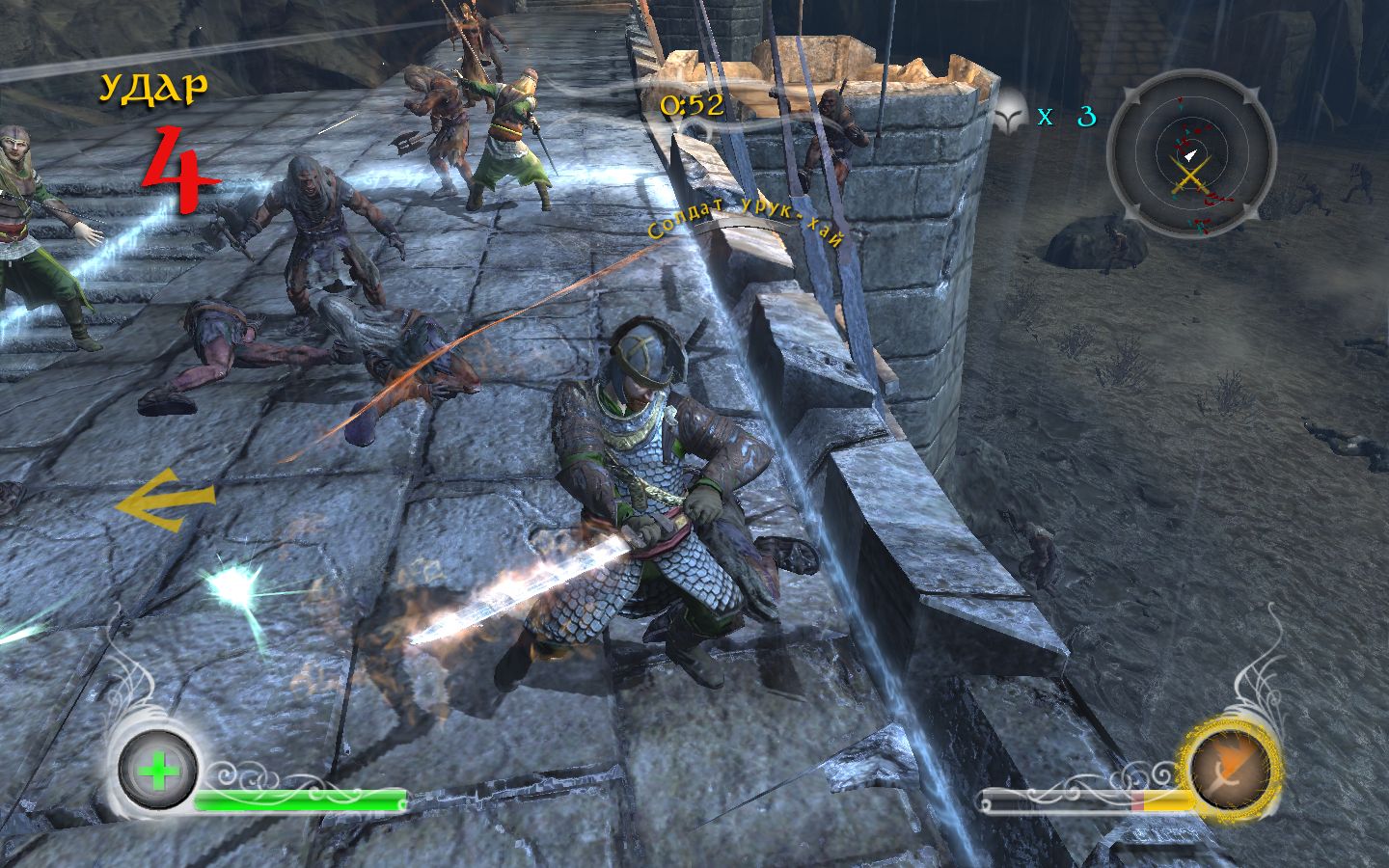Image resolution: width=1389 pixels, height=868 pixels.
Task: Click the circular minimap compass
Action: click(x=1189, y=156)
